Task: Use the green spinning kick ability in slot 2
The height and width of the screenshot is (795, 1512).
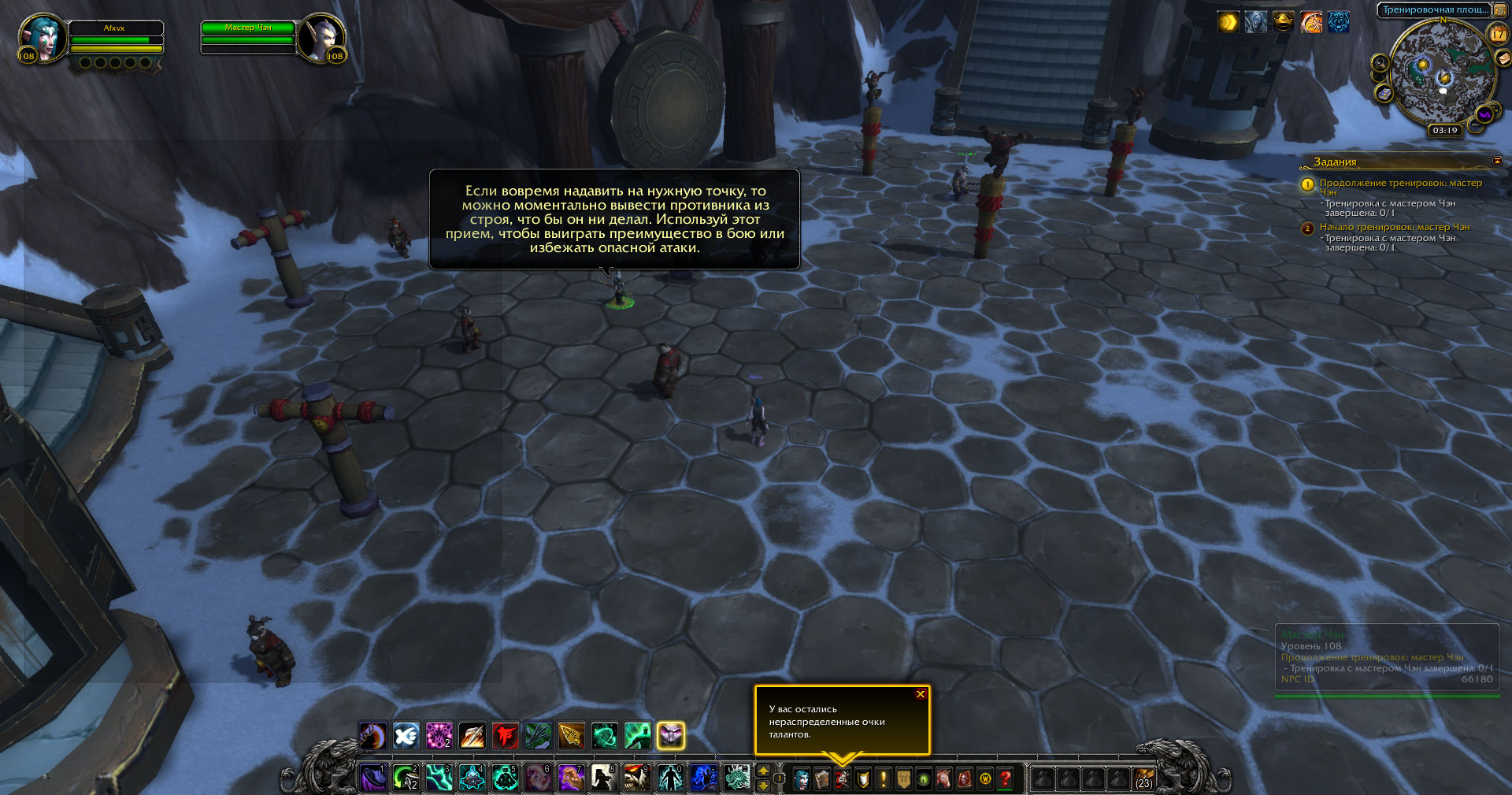Action: [406, 778]
